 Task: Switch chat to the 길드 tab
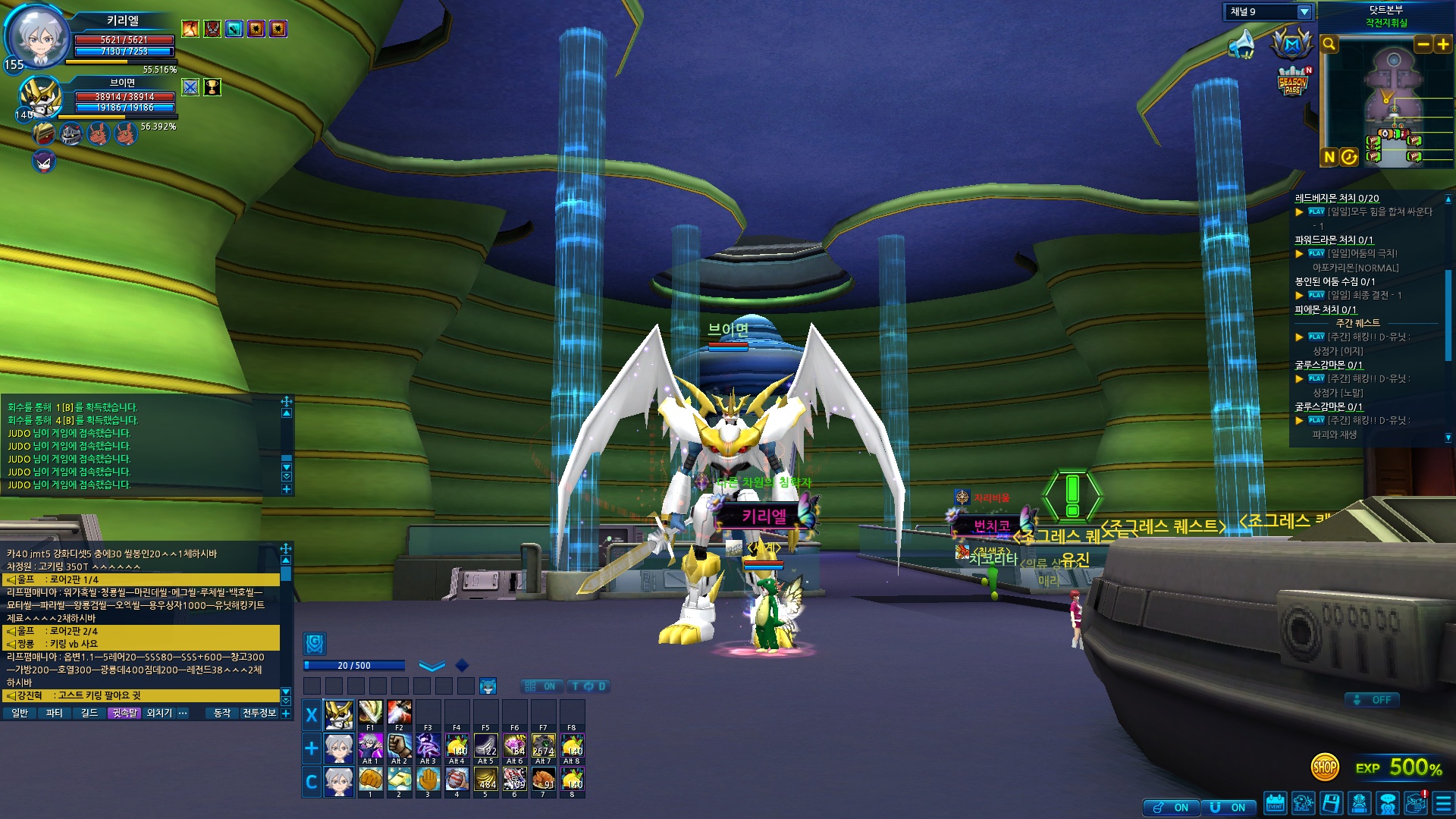point(89,713)
